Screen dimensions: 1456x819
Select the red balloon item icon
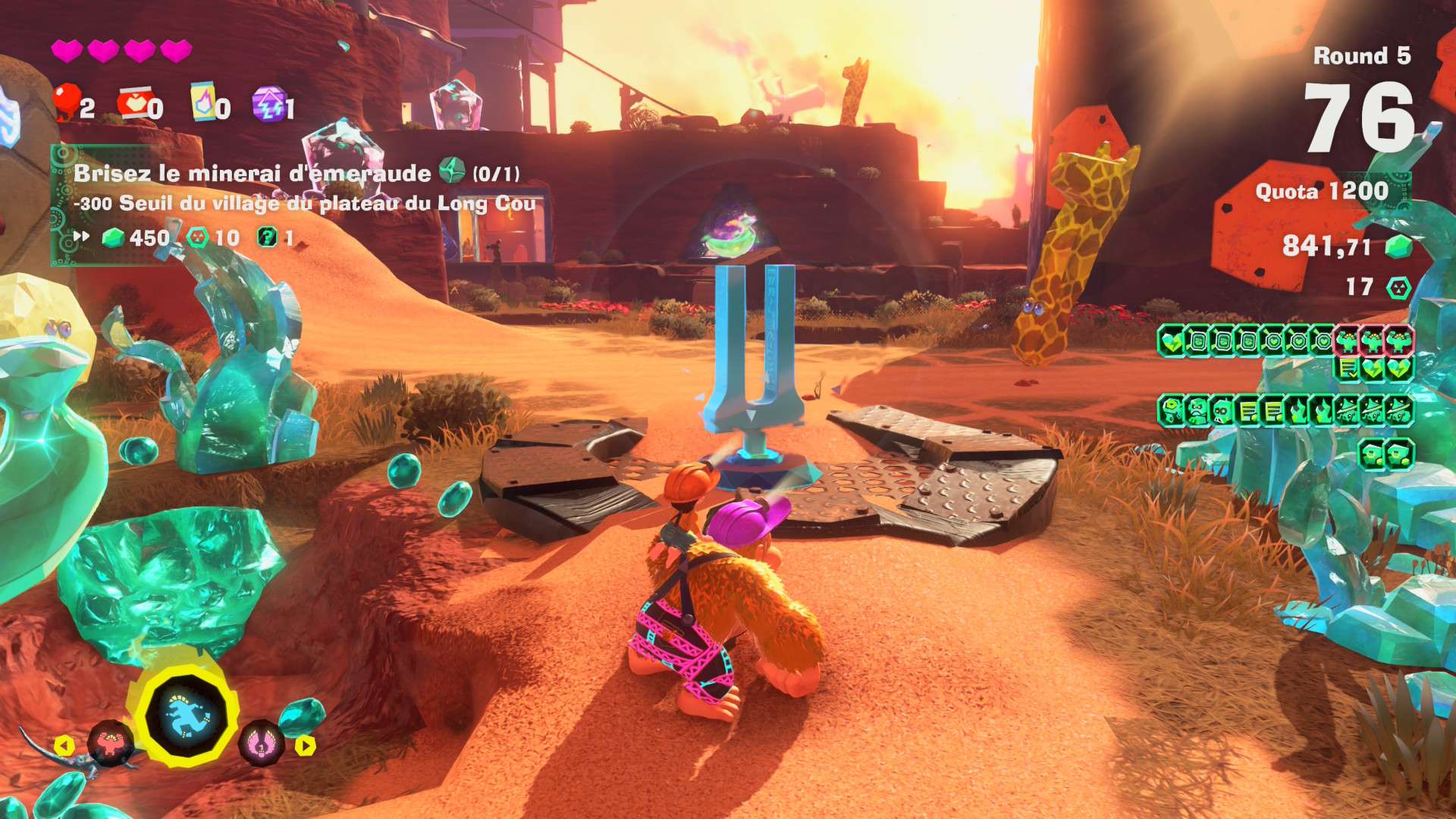click(x=67, y=102)
